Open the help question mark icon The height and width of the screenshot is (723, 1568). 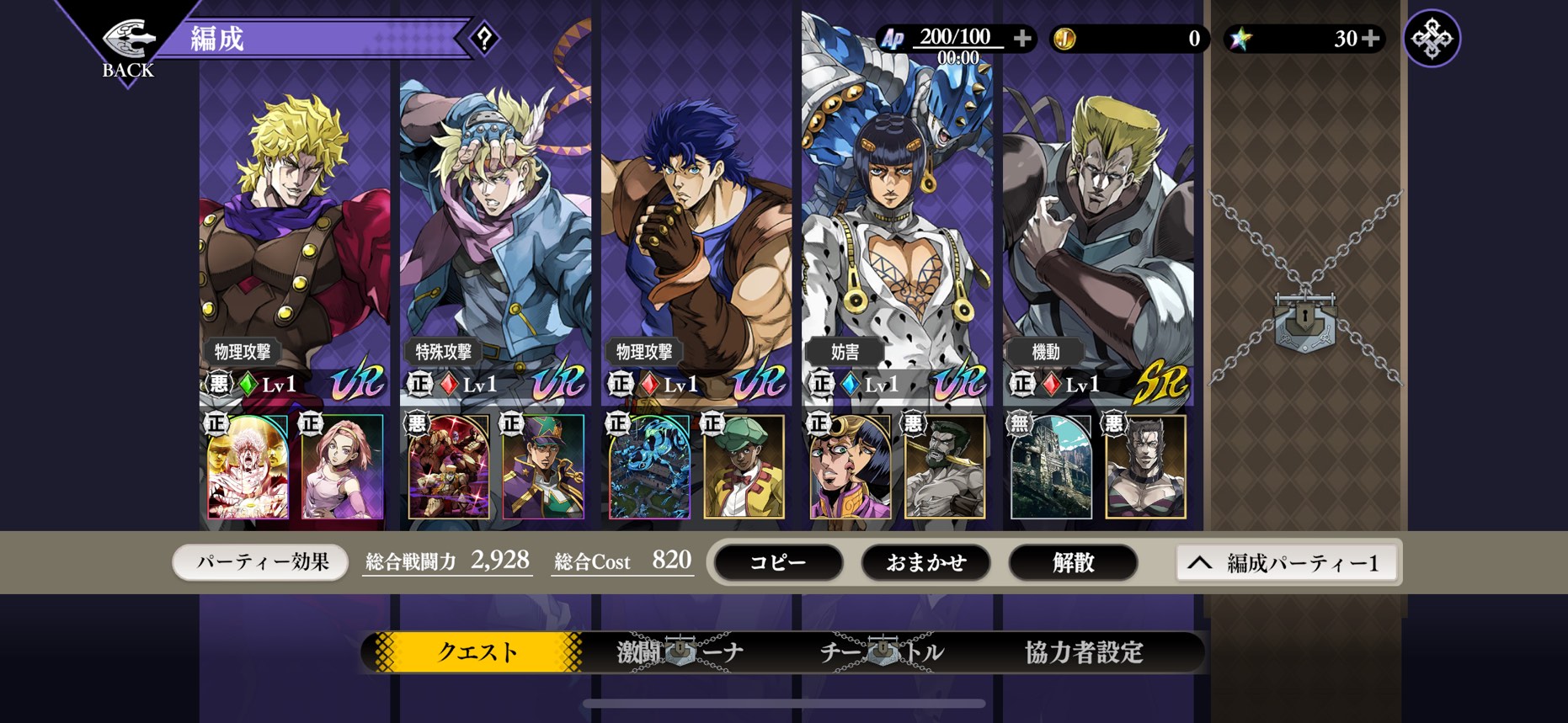tap(484, 39)
